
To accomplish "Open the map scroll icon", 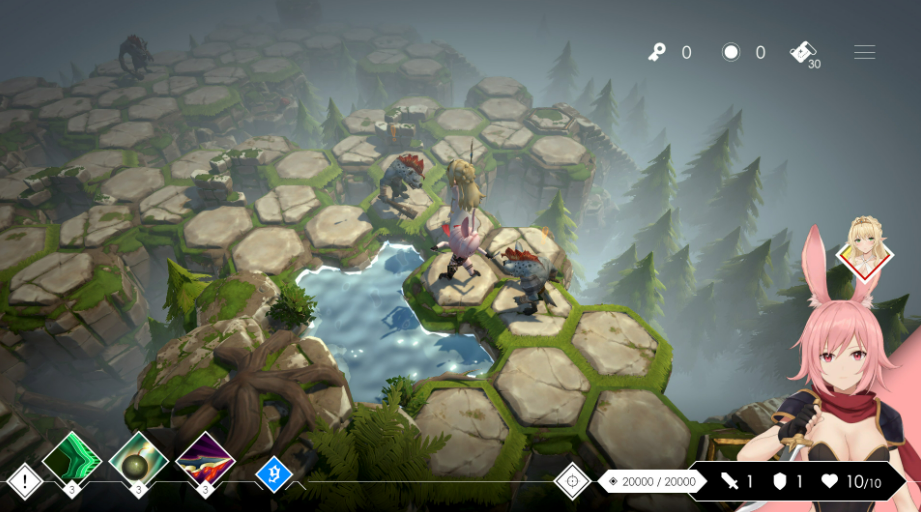I will (x=803, y=52).
